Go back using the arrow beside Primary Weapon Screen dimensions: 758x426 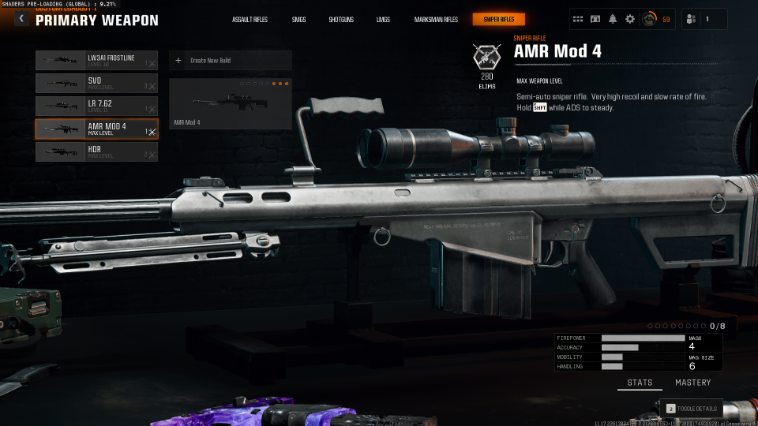(x=19, y=18)
